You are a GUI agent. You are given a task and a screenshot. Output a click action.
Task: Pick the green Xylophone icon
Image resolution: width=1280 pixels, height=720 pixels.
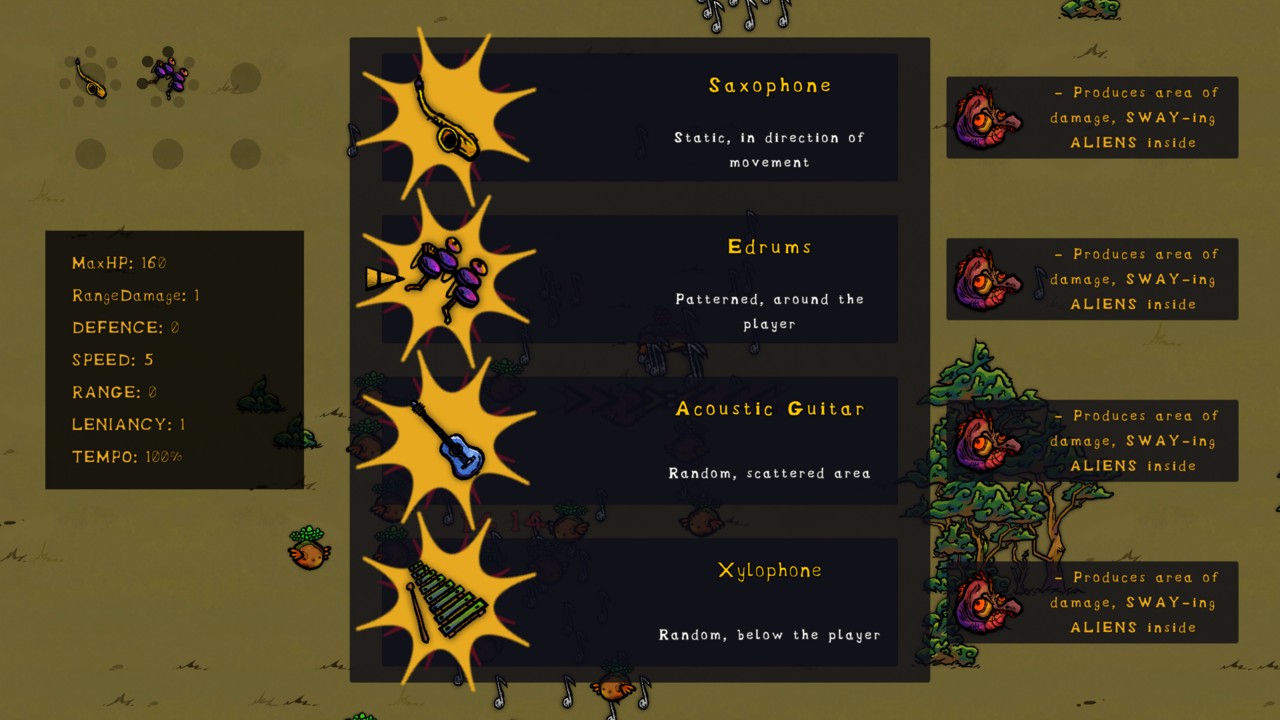[x=448, y=601]
